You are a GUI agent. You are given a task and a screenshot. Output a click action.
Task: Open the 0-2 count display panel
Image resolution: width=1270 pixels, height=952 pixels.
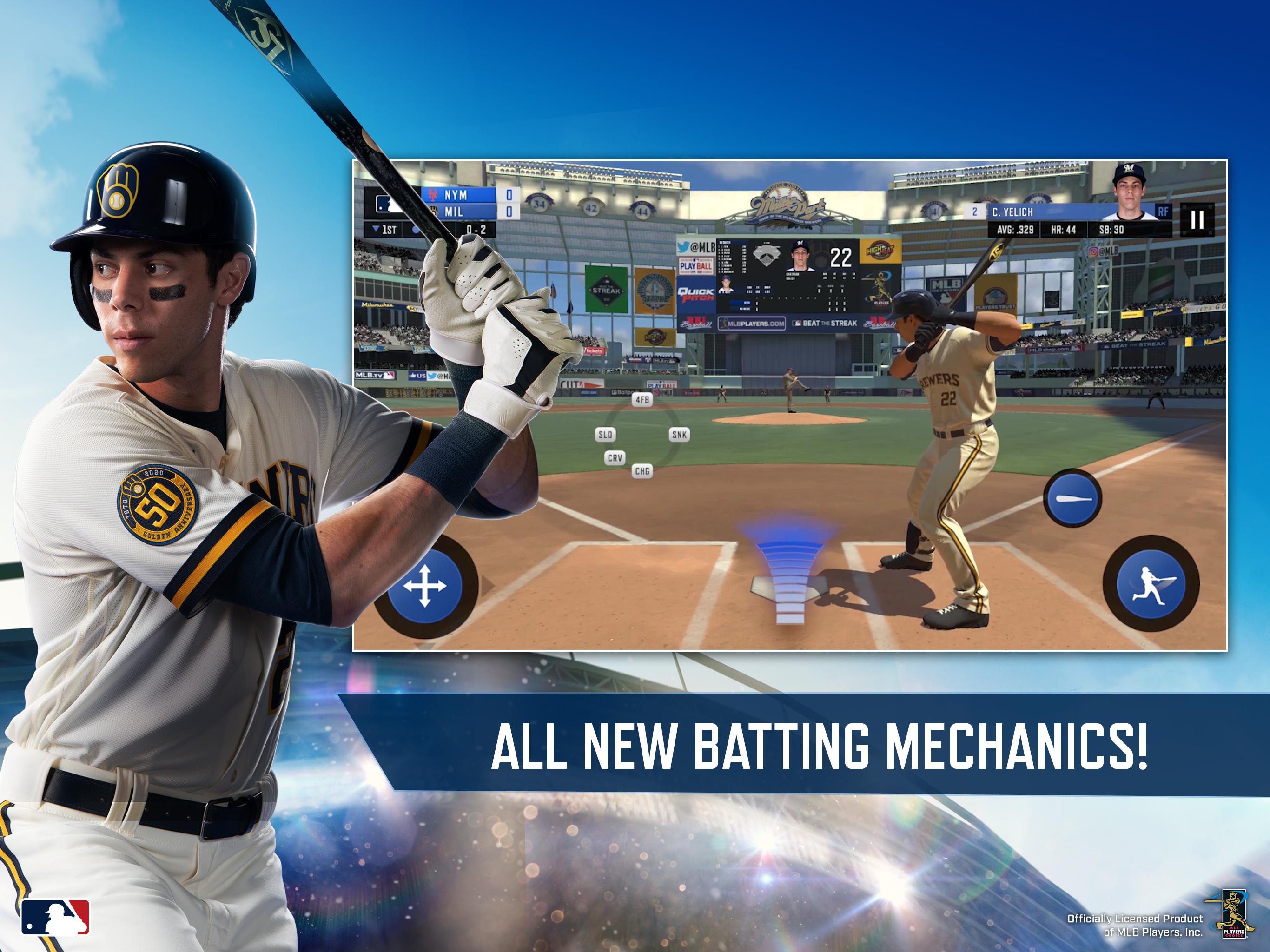pos(476,230)
